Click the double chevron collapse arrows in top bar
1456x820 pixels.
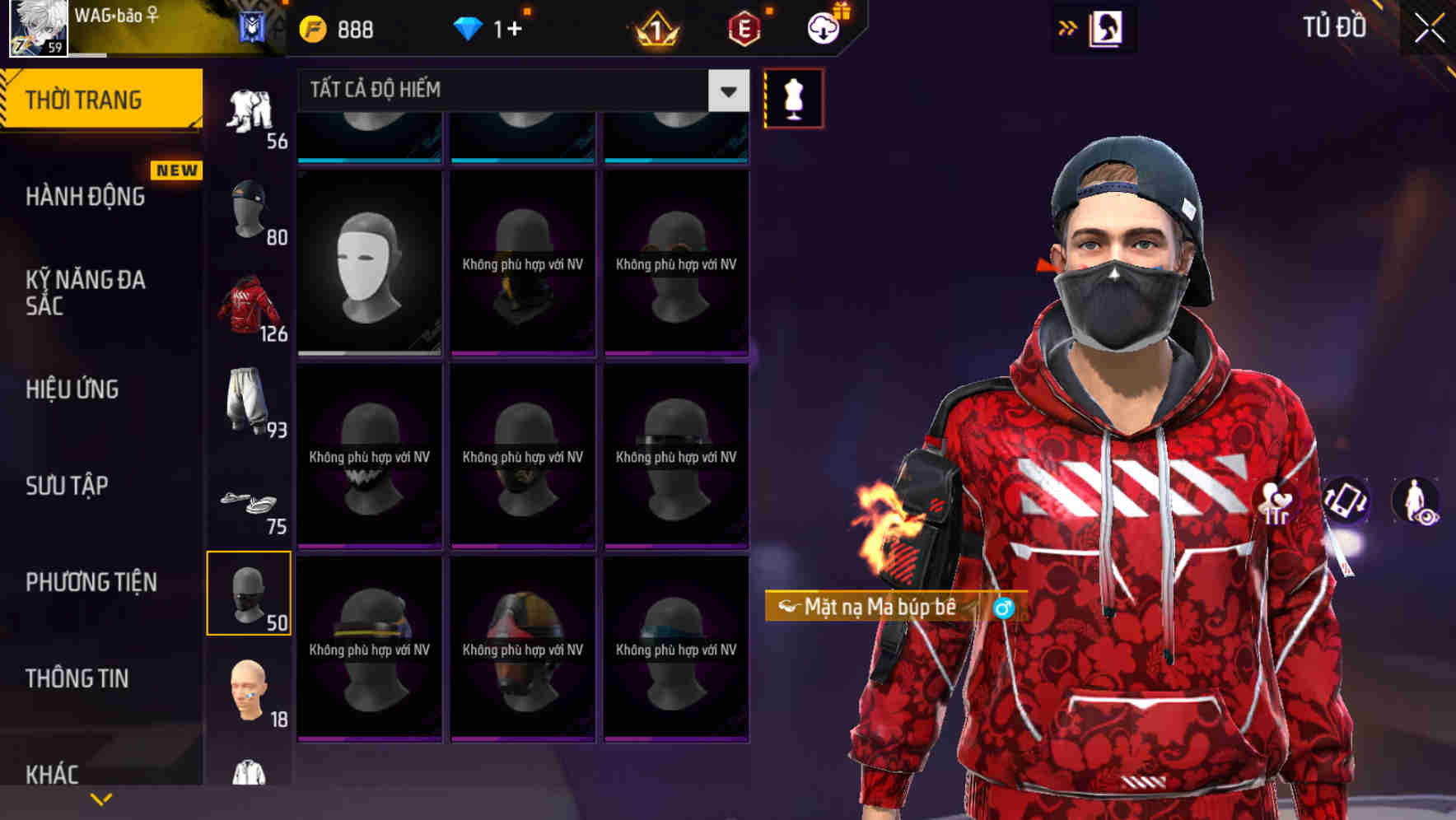[1067, 27]
